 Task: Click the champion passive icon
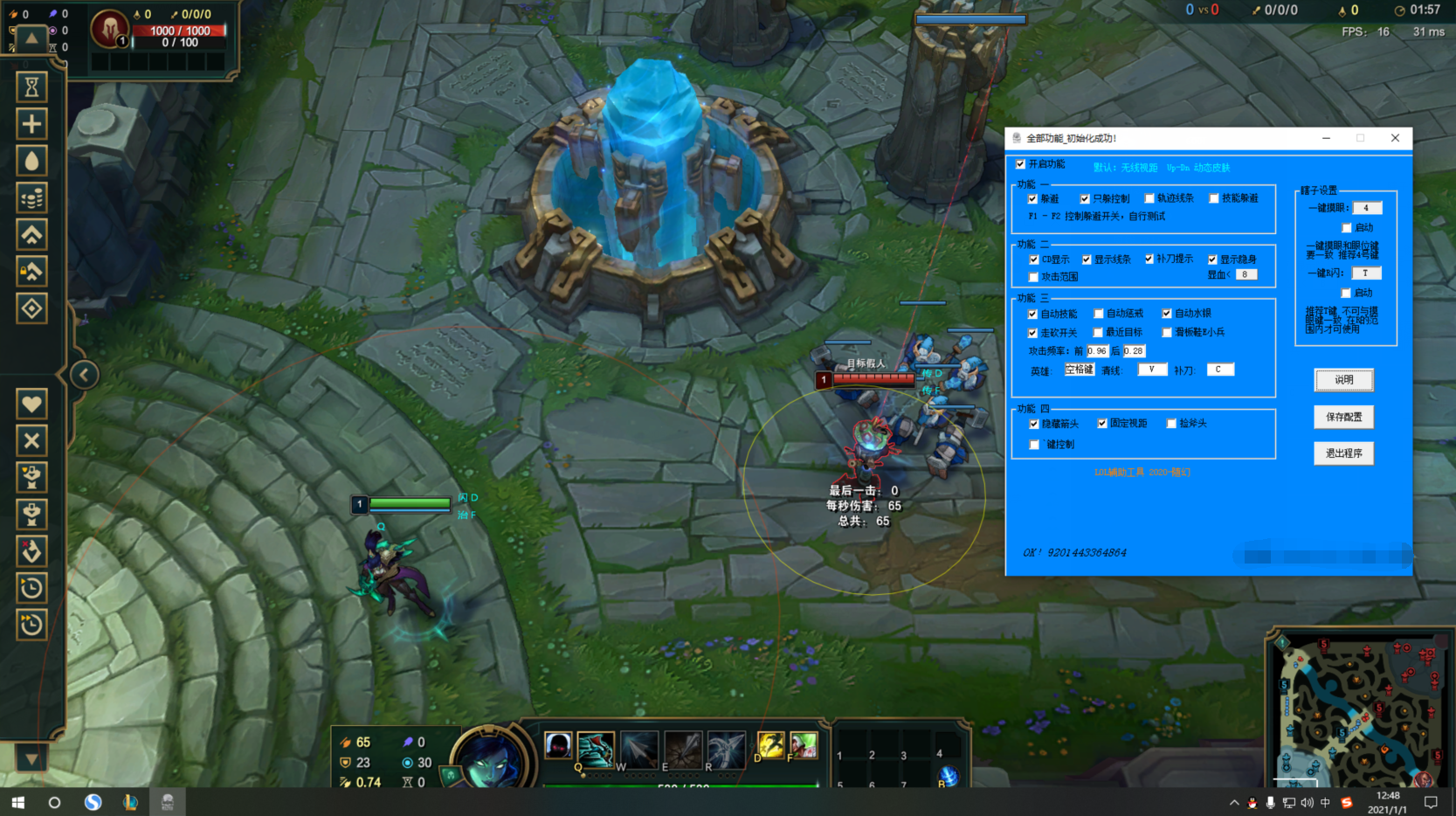point(558,745)
